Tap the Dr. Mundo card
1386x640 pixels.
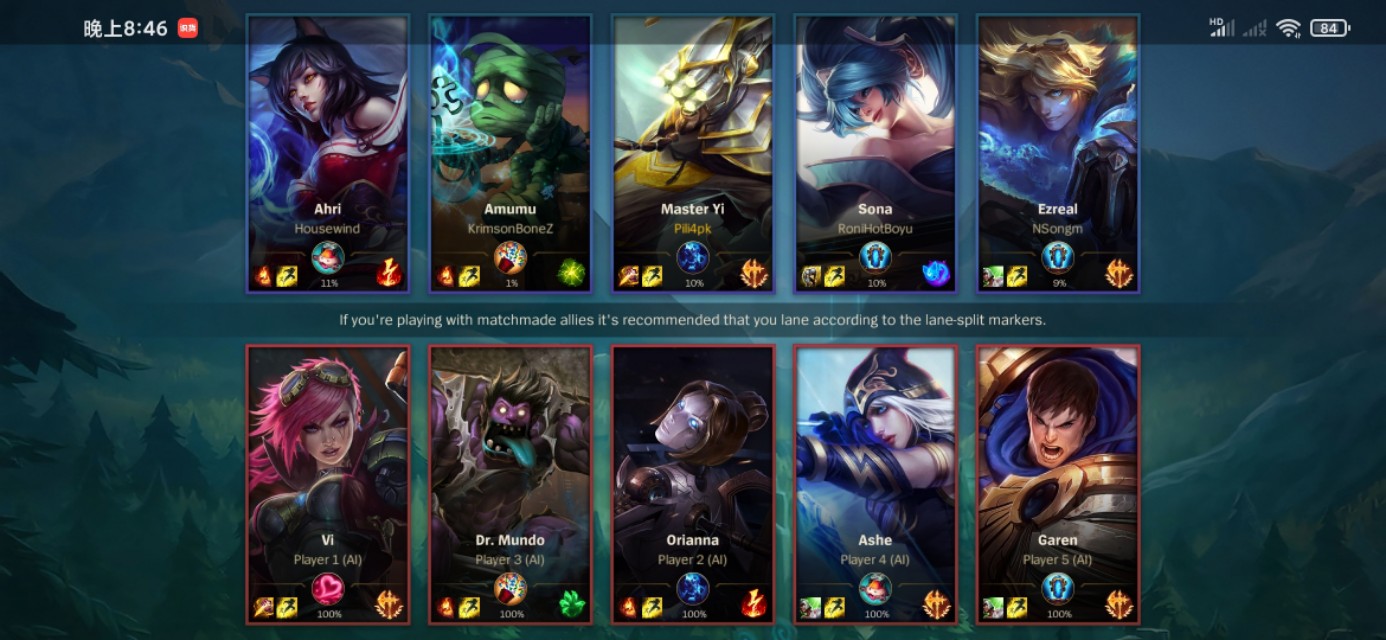click(510, 484)
